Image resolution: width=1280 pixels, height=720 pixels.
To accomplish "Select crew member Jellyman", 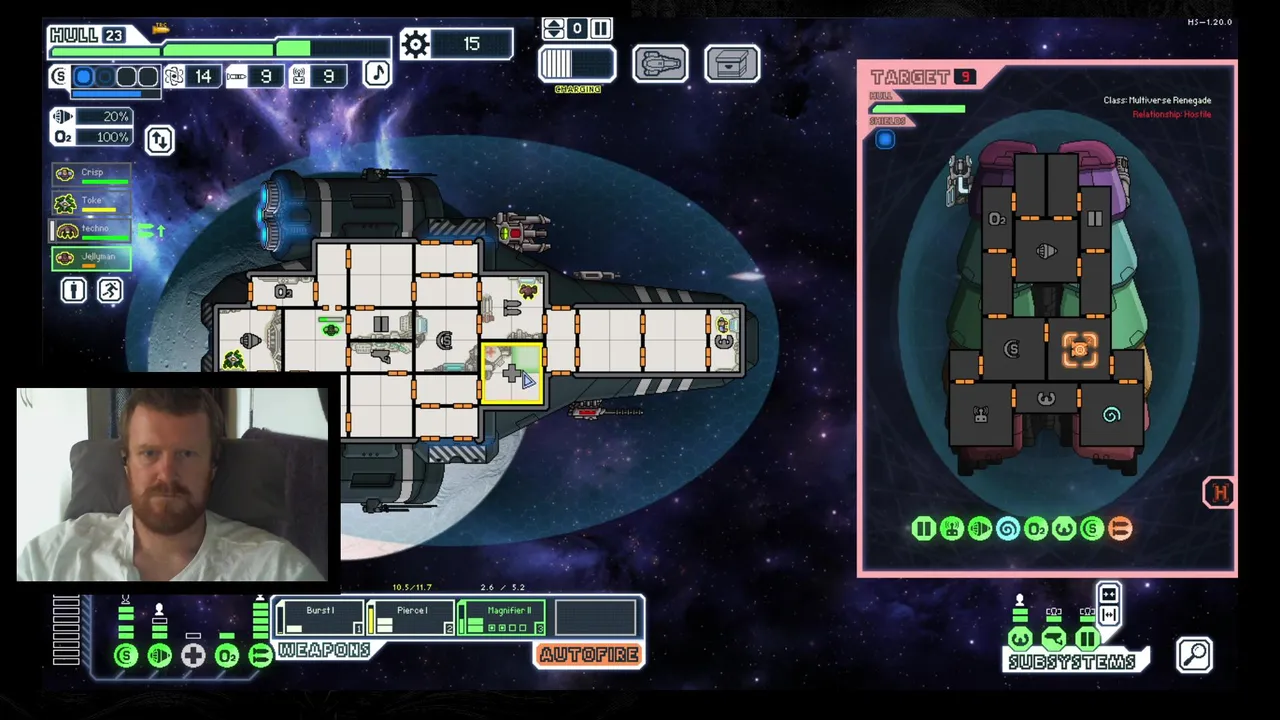I will point(91,258).
